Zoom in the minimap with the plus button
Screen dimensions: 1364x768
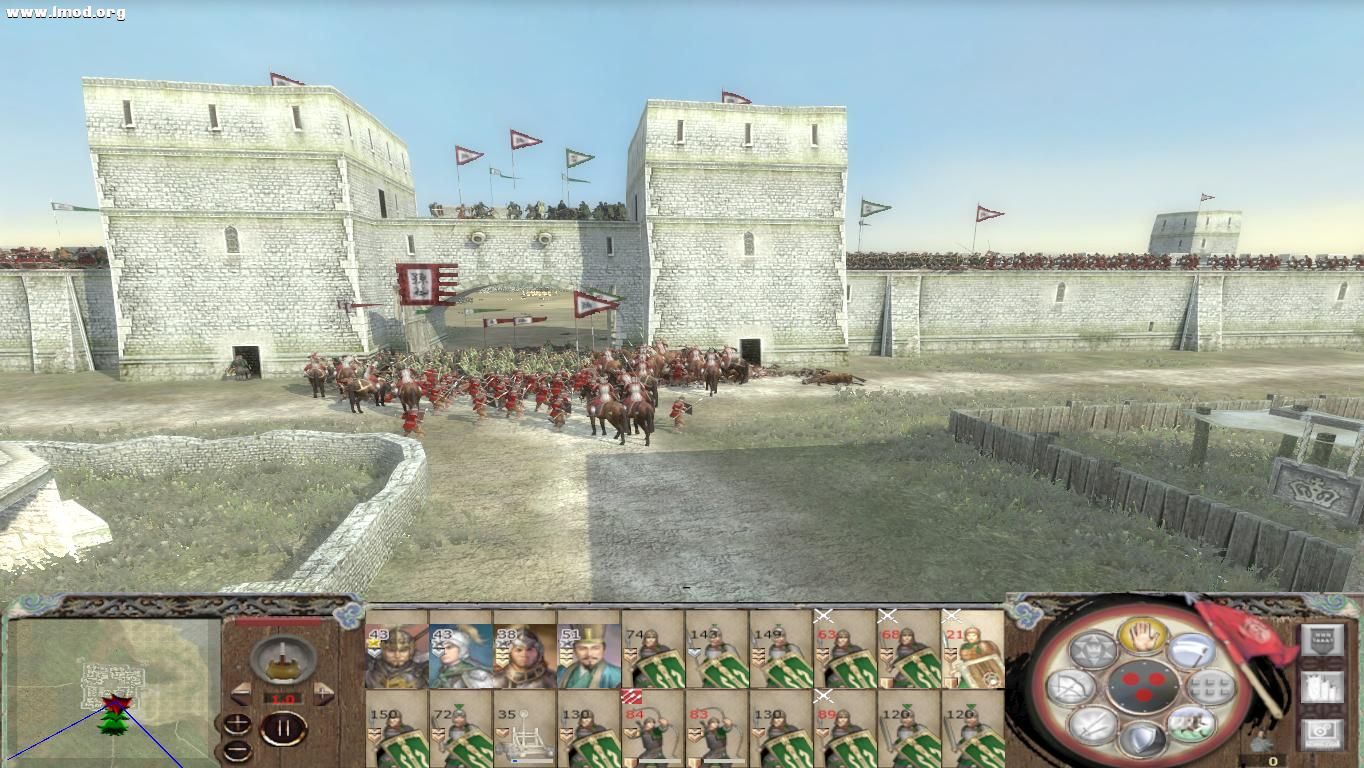pyautogui.click(x=236, y=721)
